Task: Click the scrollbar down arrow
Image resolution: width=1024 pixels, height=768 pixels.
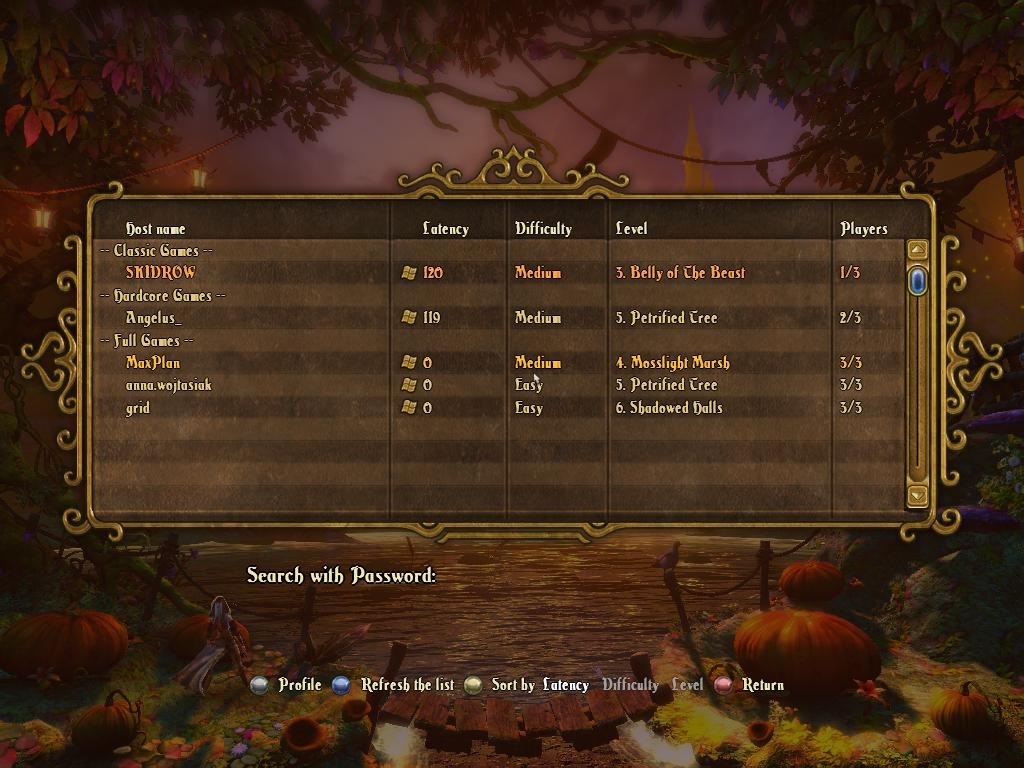Action: coord(917,494)
